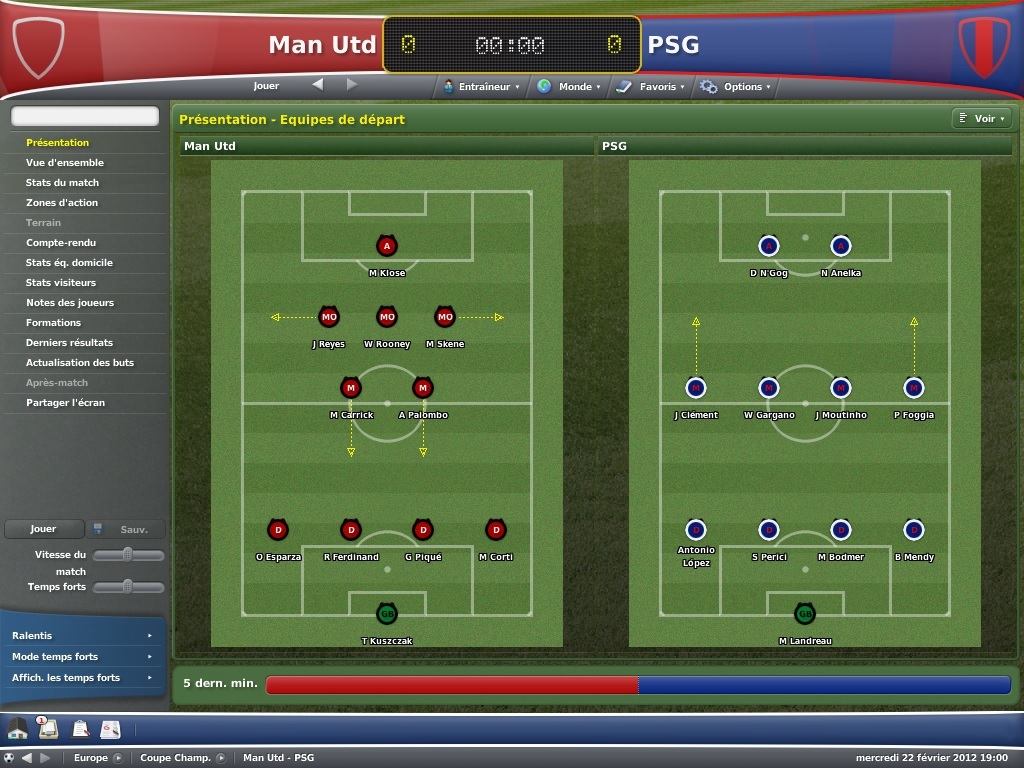Show Derniers résultats
Viewport: 1024px width, 768px height.
click(x=69, y=343)
